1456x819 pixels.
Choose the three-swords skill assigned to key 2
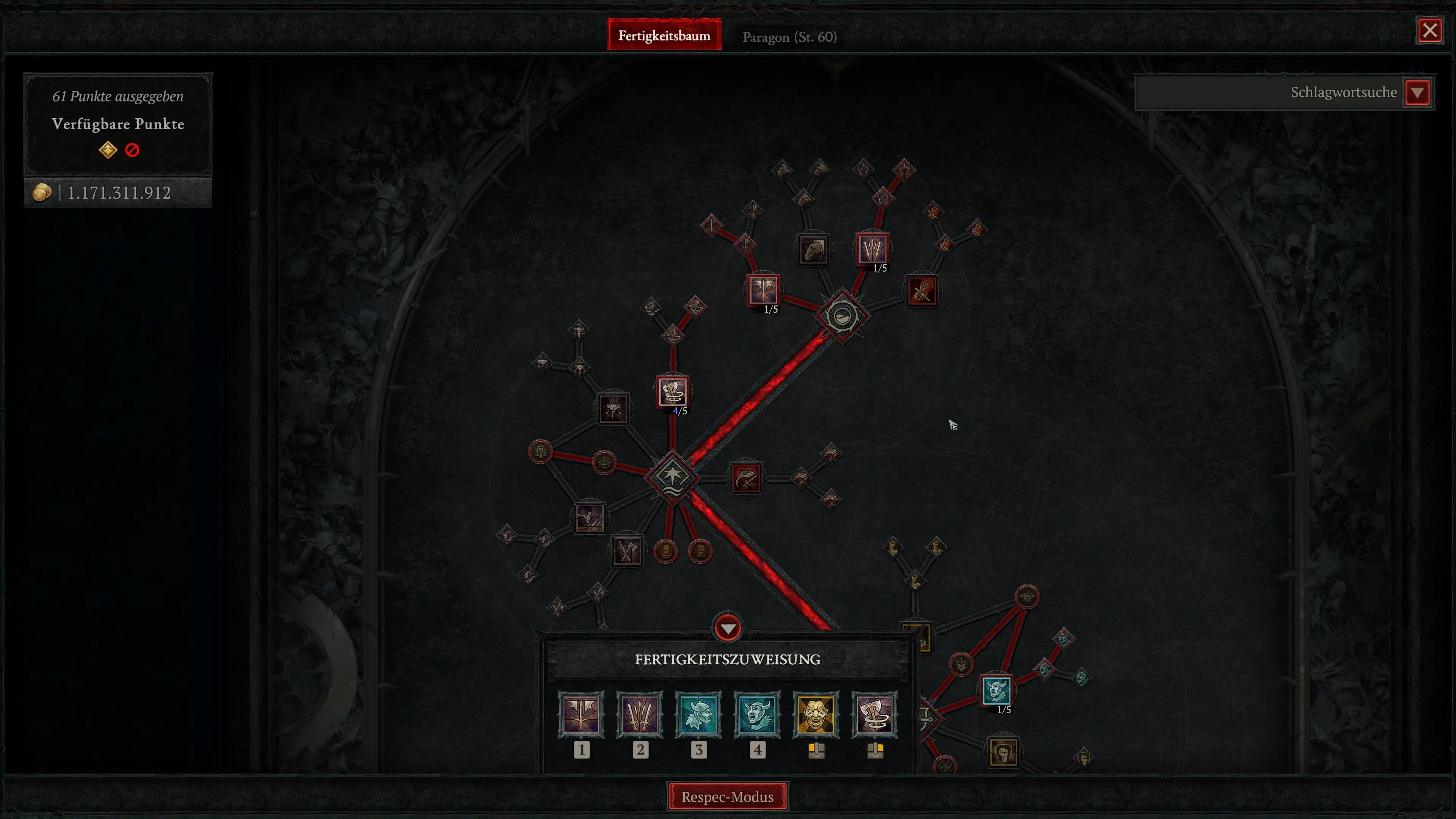tap(640, 714)
